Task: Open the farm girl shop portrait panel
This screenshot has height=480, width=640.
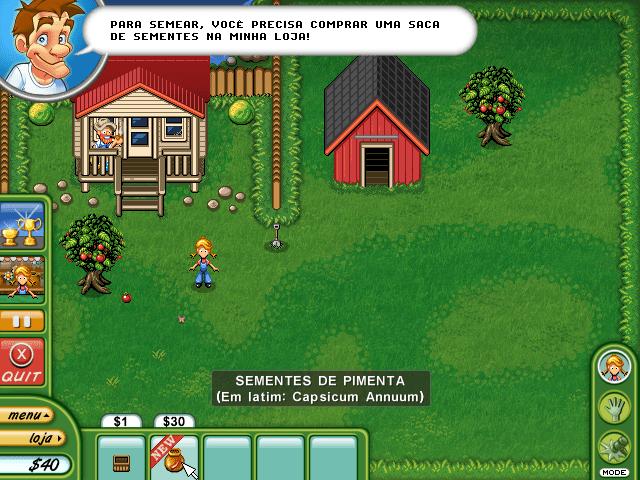Action: pos(21,280)
